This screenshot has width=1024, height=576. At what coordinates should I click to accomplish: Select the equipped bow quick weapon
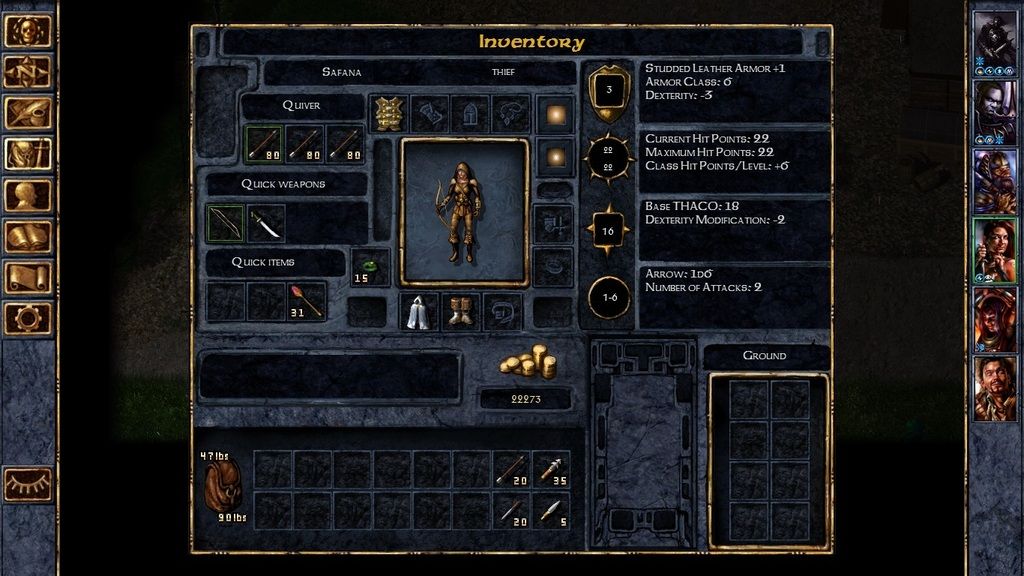point(225,223)
